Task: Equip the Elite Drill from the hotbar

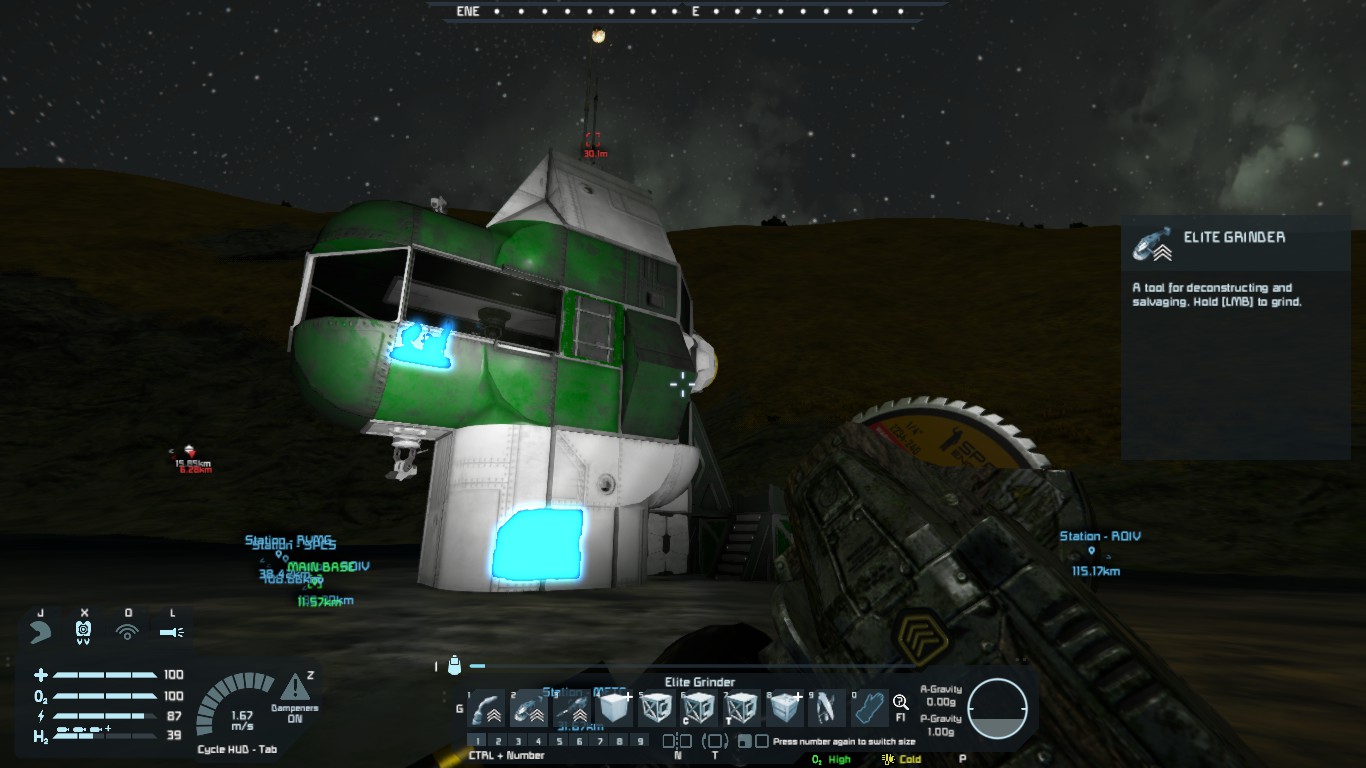Action: click(x=573, y=709)
